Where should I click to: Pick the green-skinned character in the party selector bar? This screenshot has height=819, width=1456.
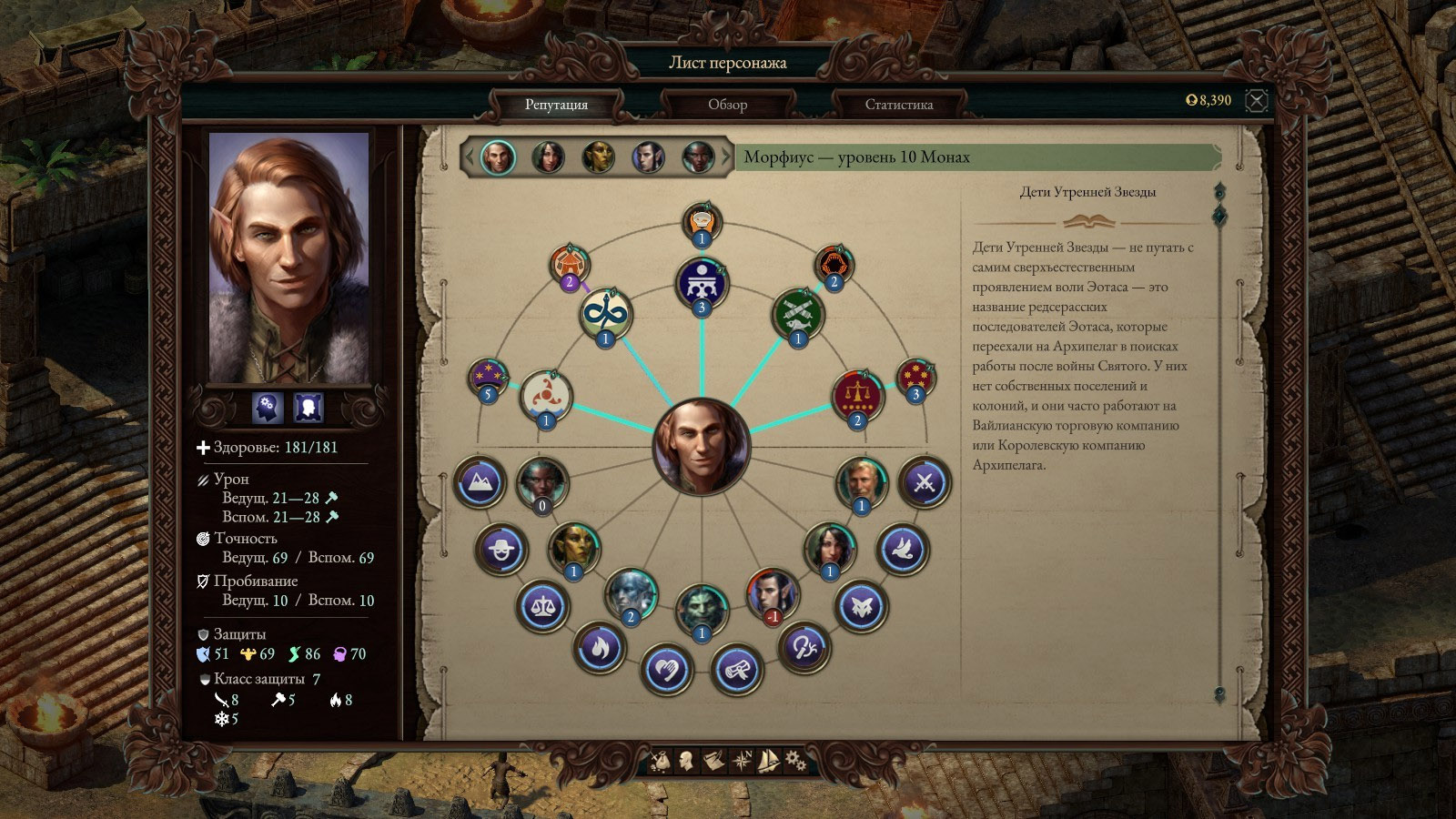[598, 157]
